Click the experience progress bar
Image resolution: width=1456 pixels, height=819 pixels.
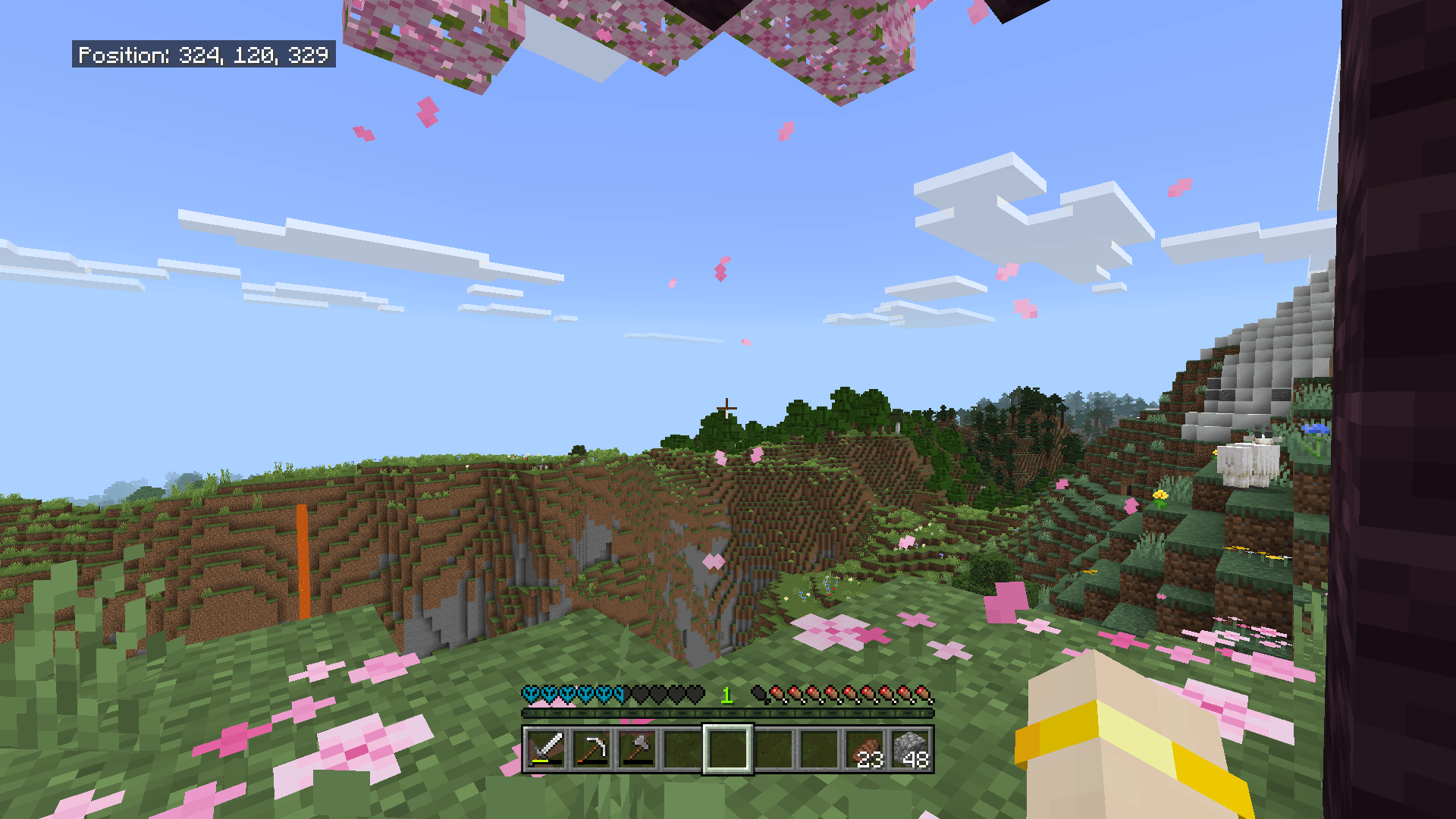(x=728, y=711)
